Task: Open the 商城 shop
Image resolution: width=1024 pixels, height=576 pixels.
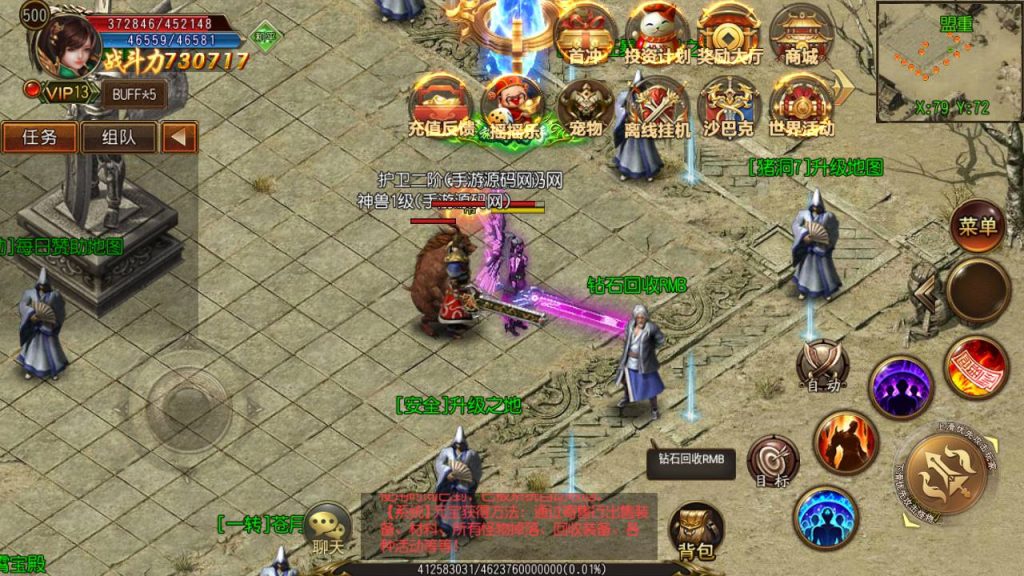Action: (x=802, y=36)
